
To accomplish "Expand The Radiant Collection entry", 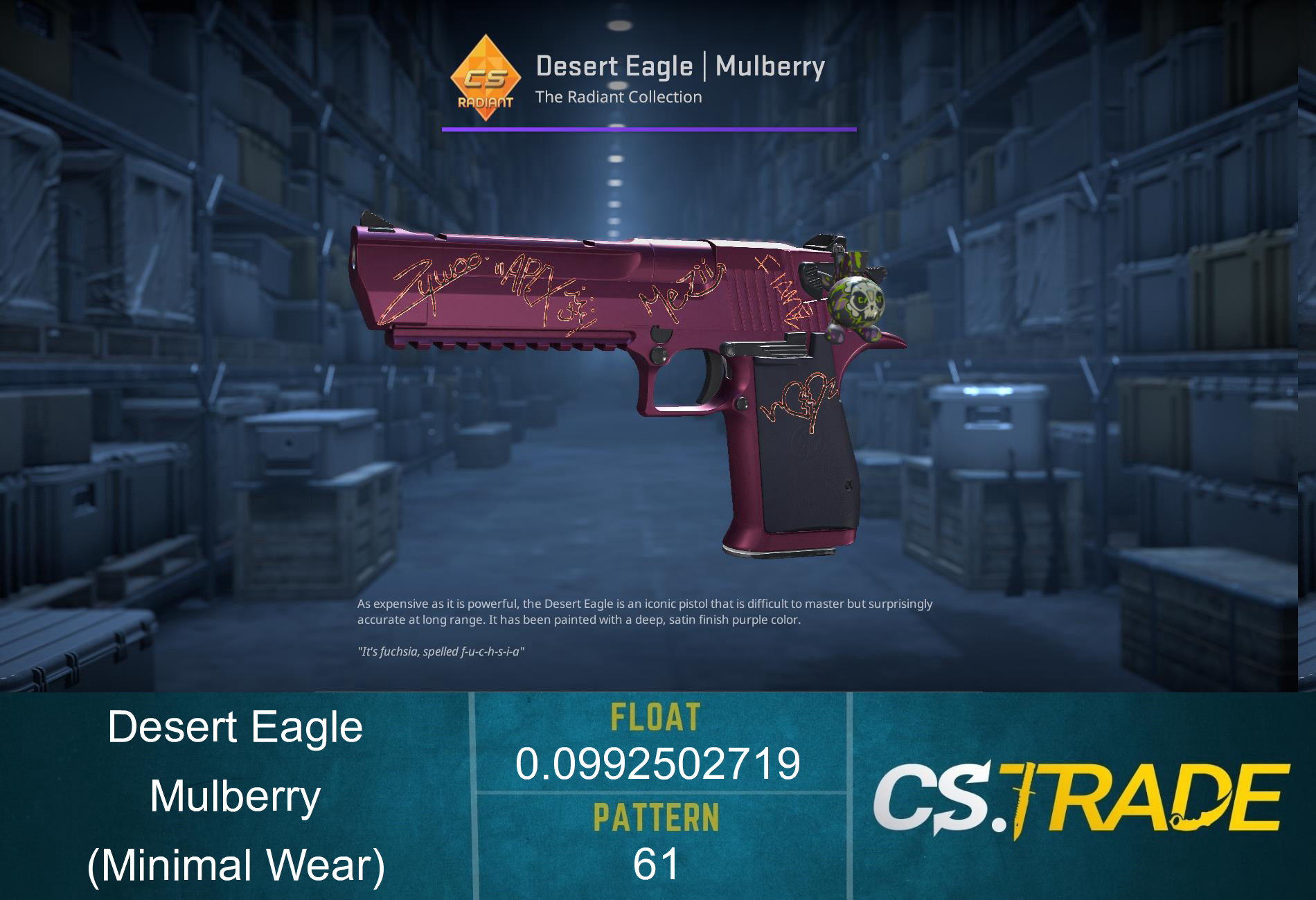I will point(619,98).
